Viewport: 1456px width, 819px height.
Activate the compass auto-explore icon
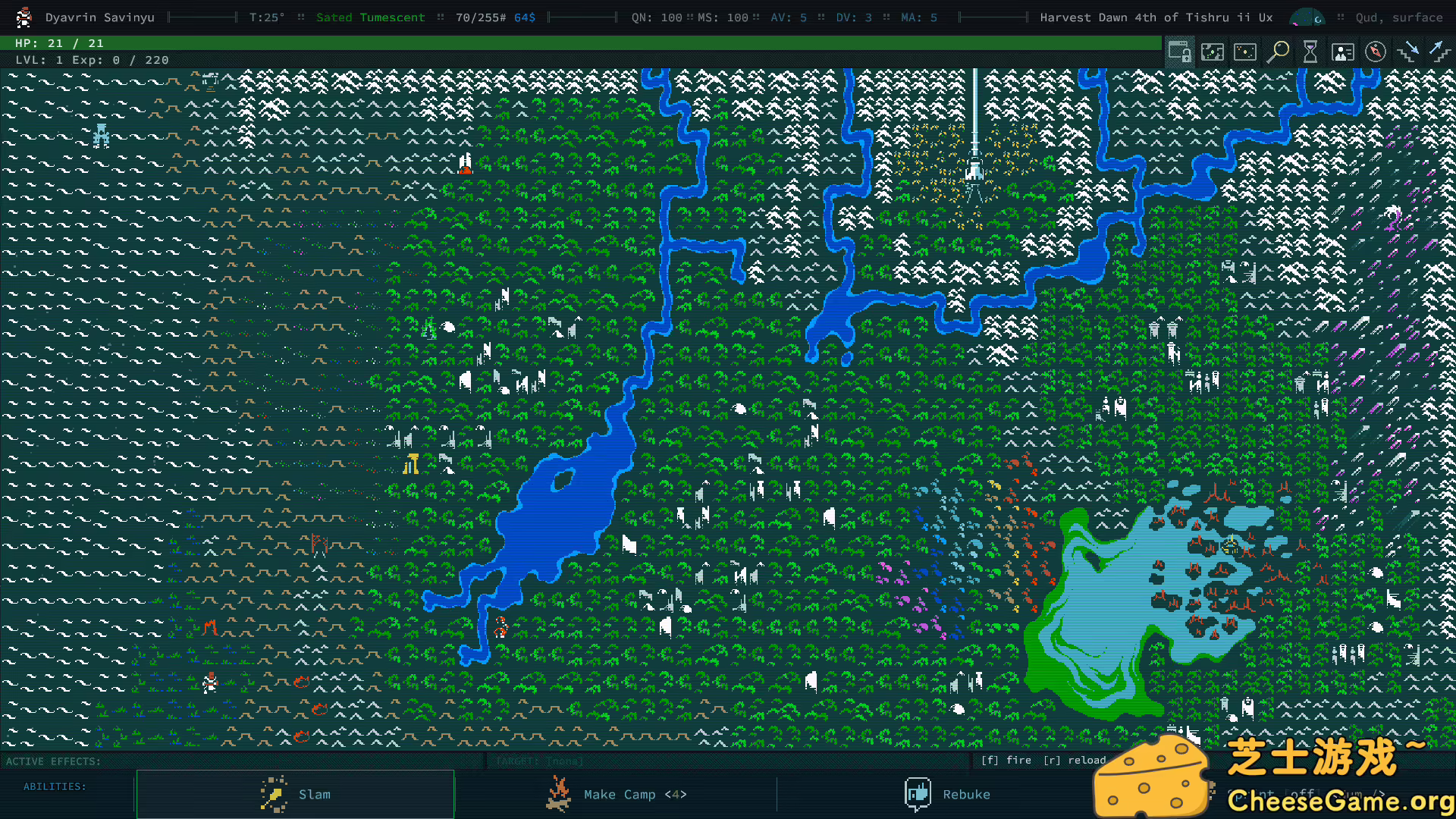(x=1374, y=52)
